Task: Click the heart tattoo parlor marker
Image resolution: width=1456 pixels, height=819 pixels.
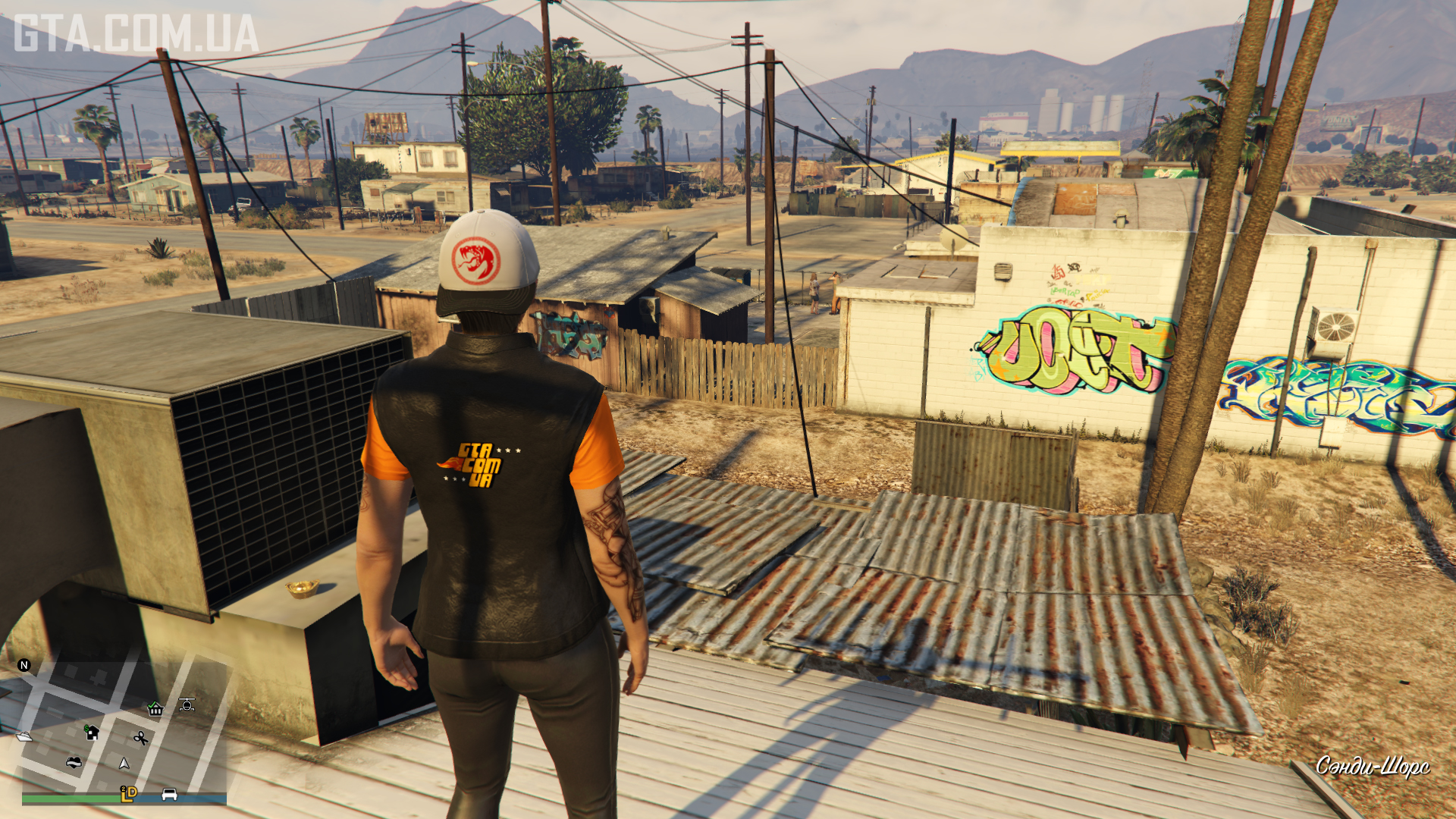Action: click(x=74, y=762)
